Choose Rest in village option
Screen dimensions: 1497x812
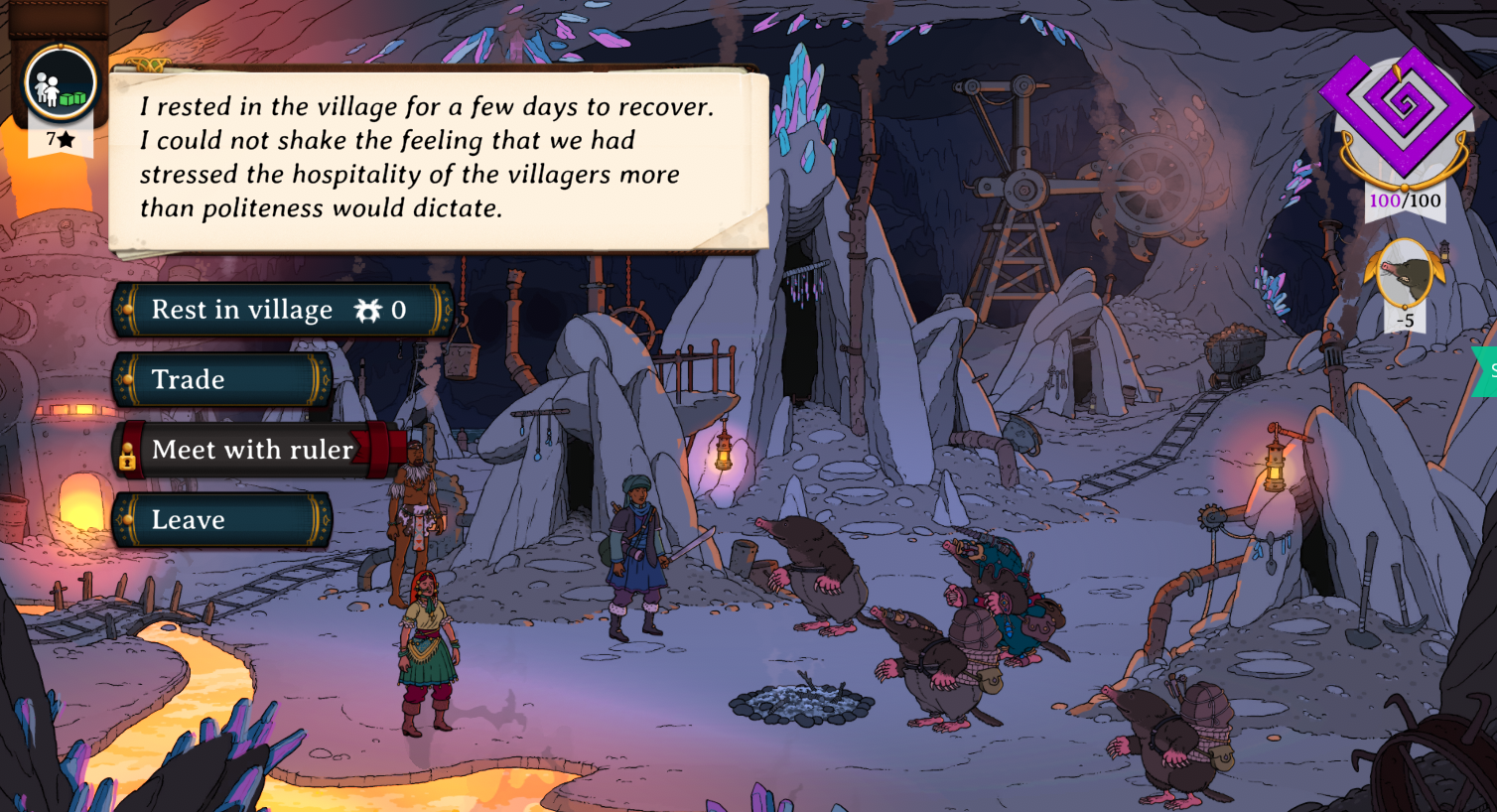(x=283, y=310)
